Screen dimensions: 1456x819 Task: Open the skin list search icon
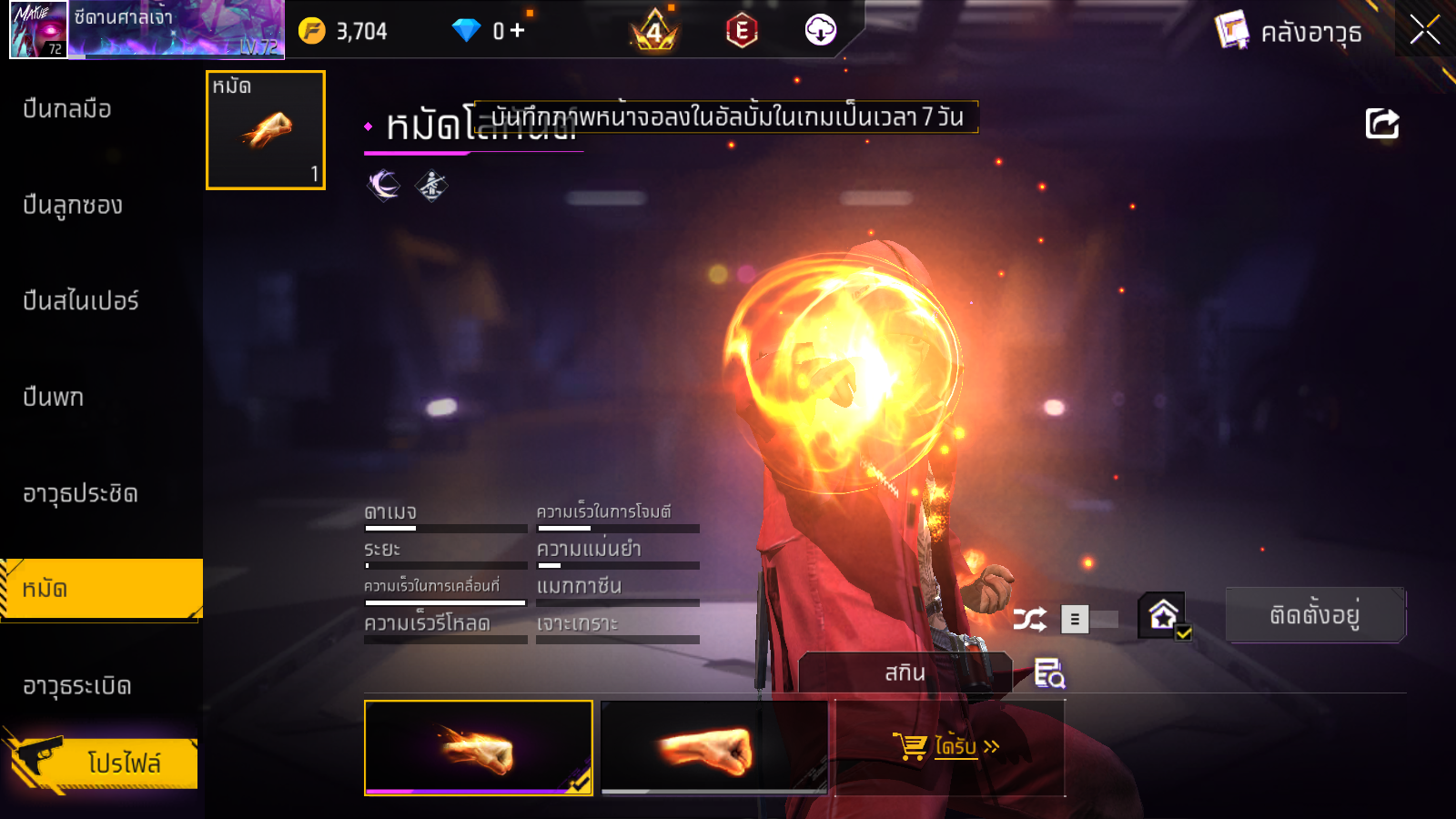pos(1049,673)
